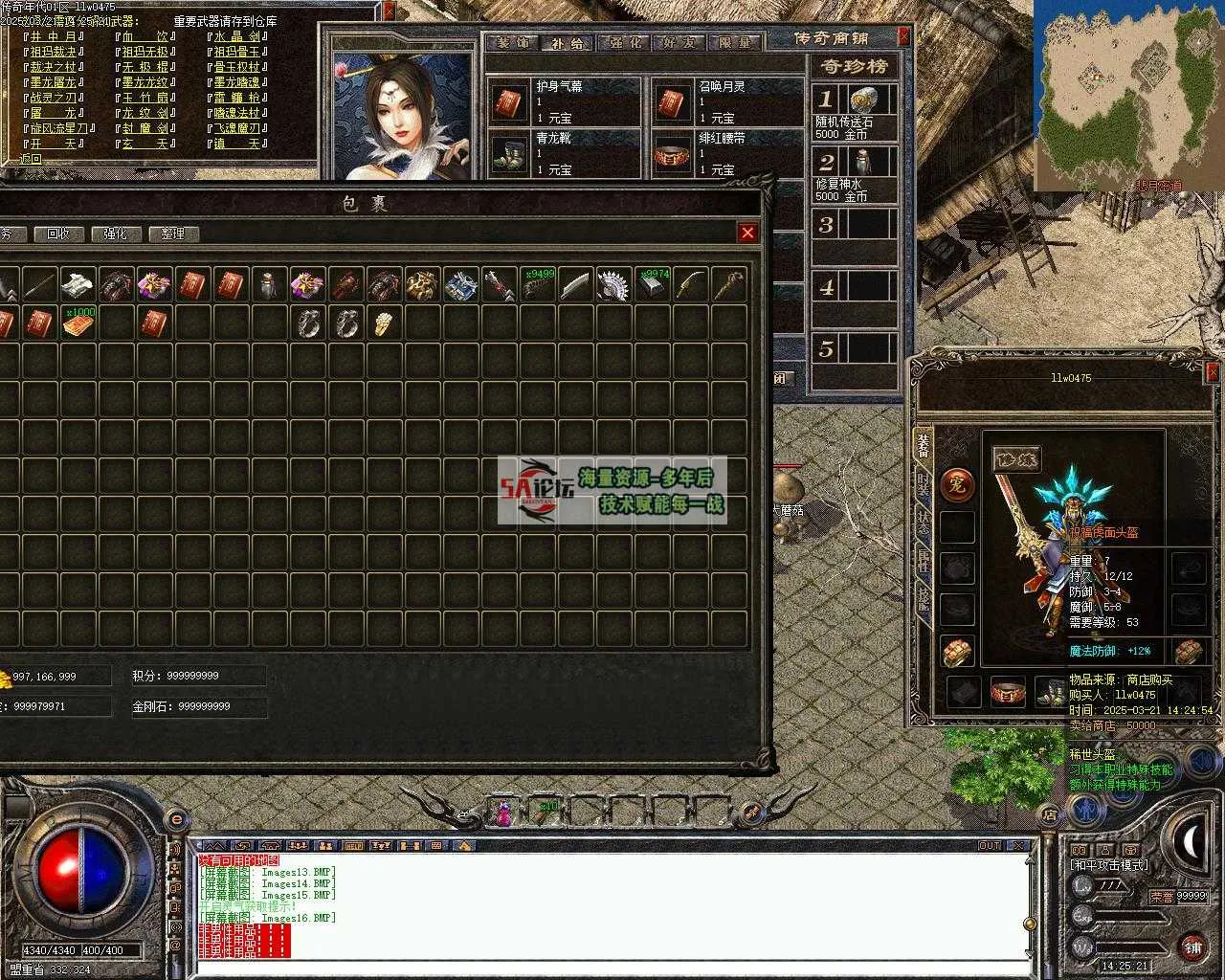The image size is (1225, 980).
Task: Select the 召唤月灵 shop item
Action: click(x=727, y=101)
